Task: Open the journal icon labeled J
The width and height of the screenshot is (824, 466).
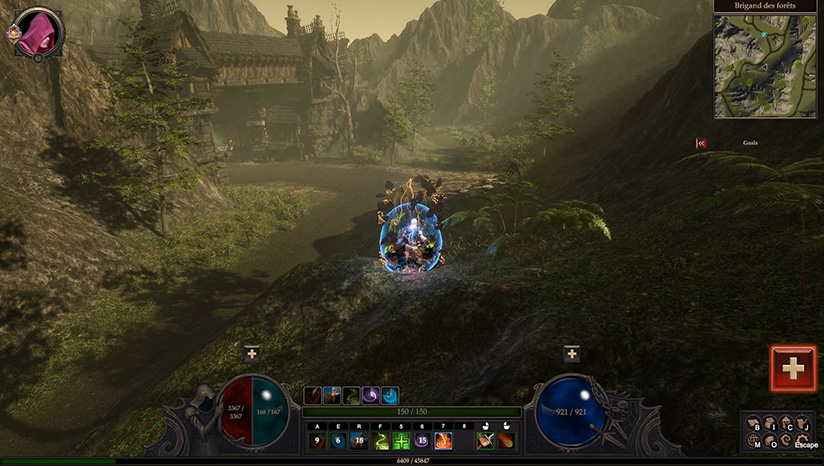Action: (803, 425)
